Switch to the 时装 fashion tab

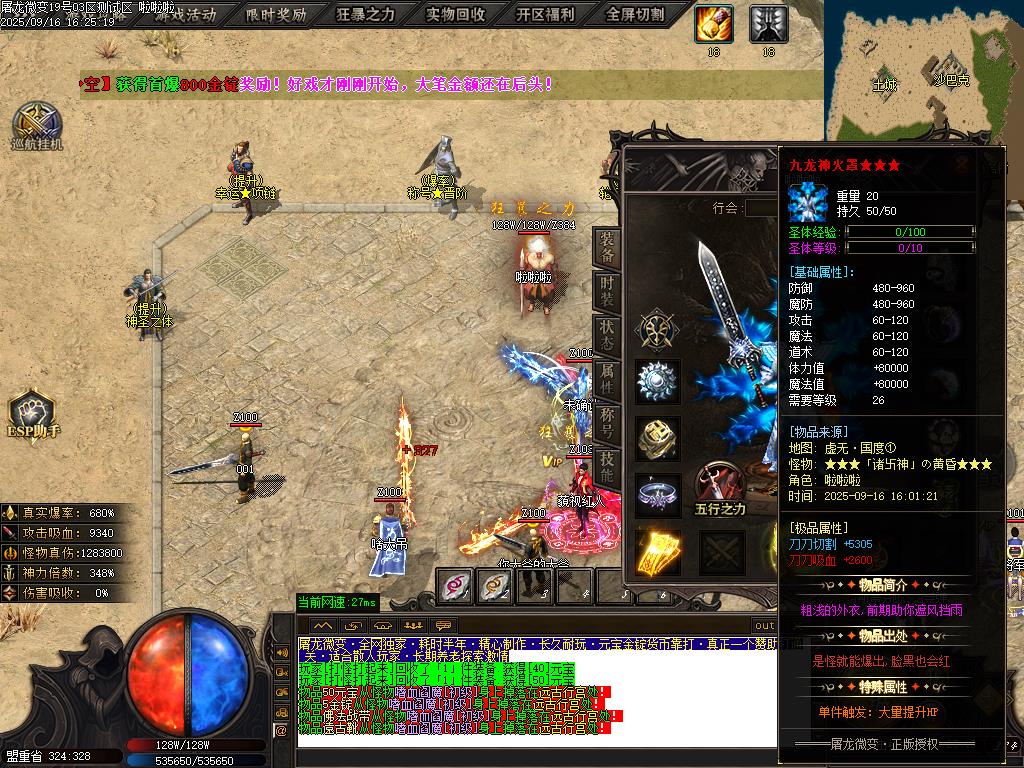point(606,290)
